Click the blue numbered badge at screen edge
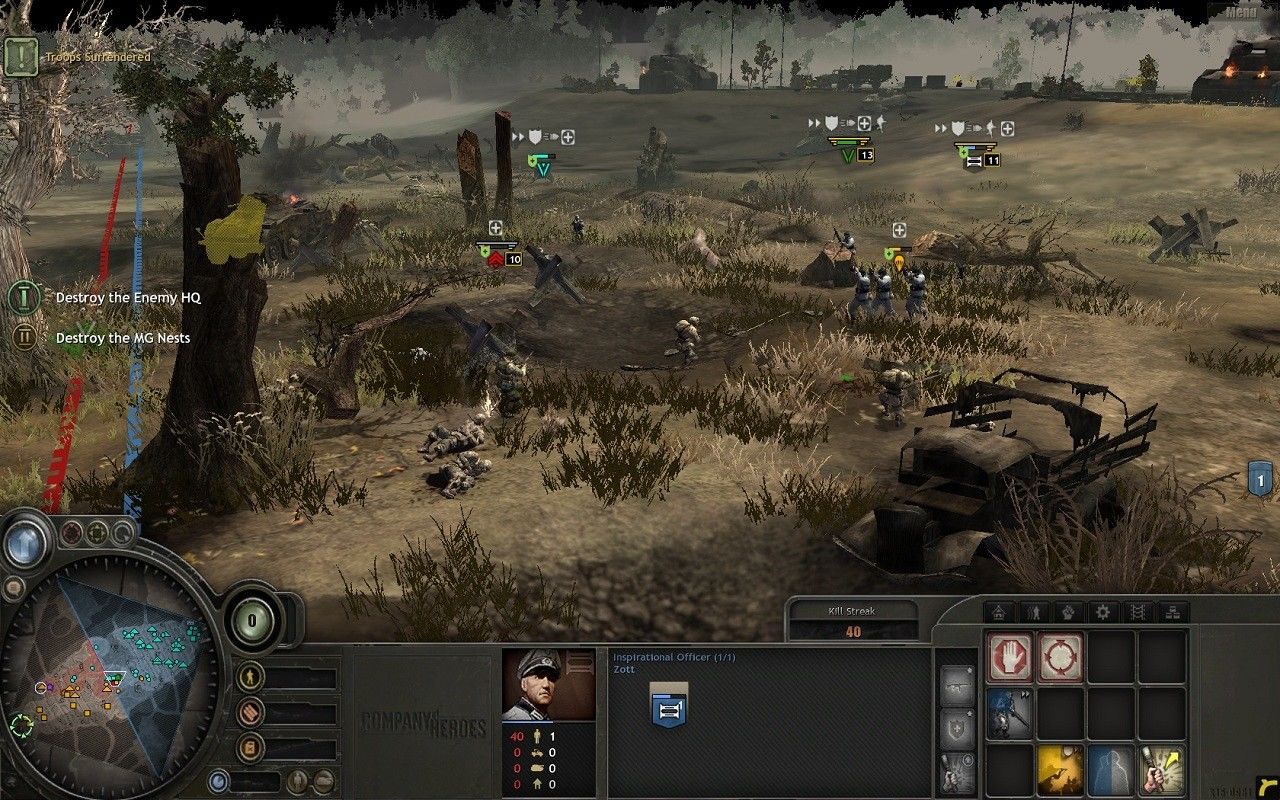 pyautogui.click(x=1260, y=479)
